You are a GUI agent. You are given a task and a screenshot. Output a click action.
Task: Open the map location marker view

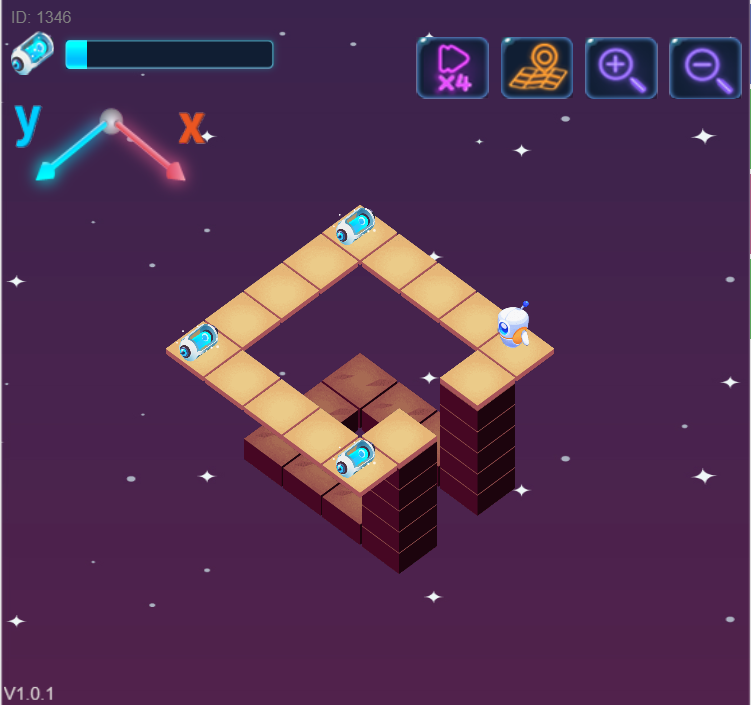(537, 68)
